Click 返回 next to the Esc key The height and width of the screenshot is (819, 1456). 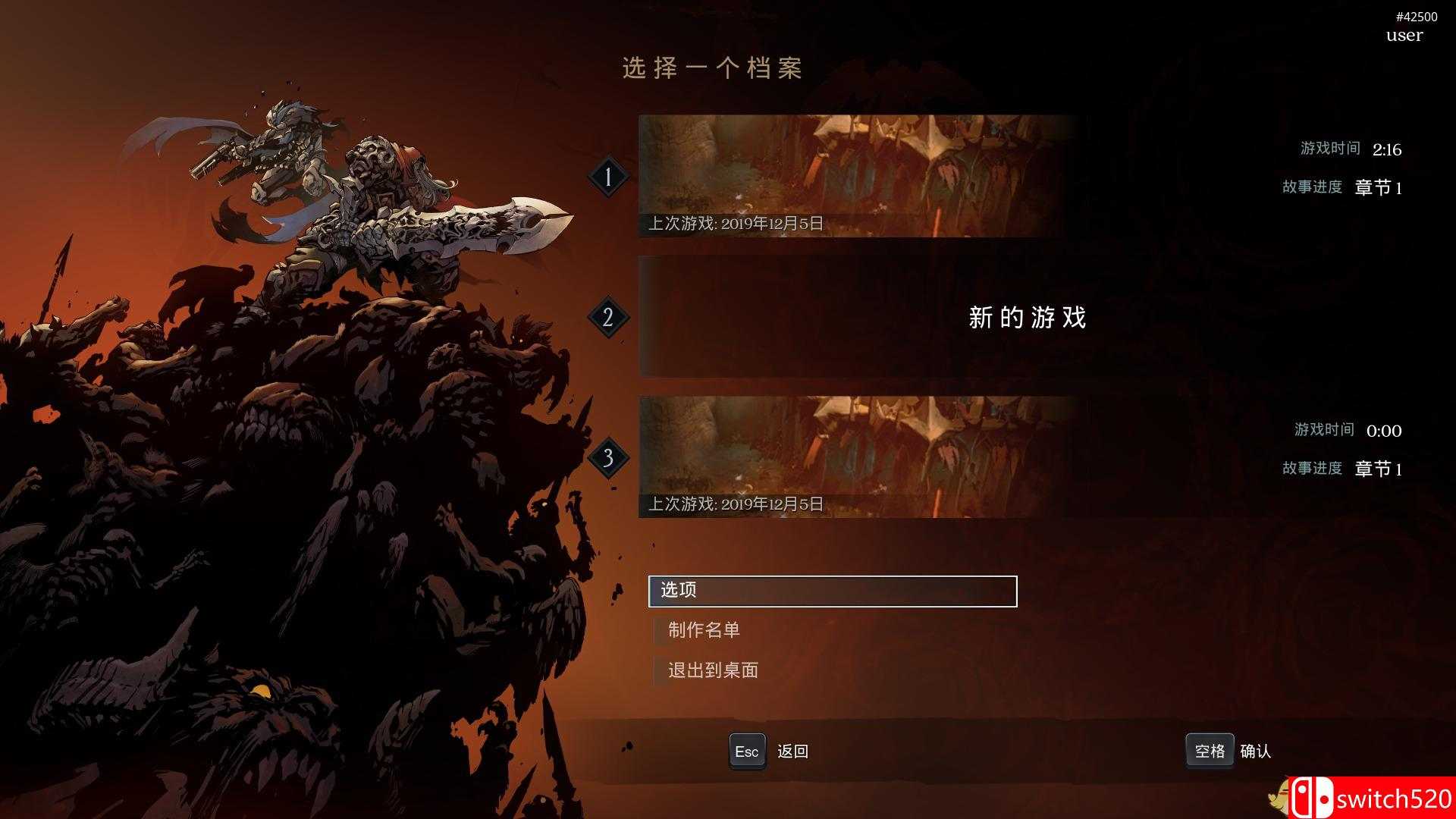[x=792, y=751]
